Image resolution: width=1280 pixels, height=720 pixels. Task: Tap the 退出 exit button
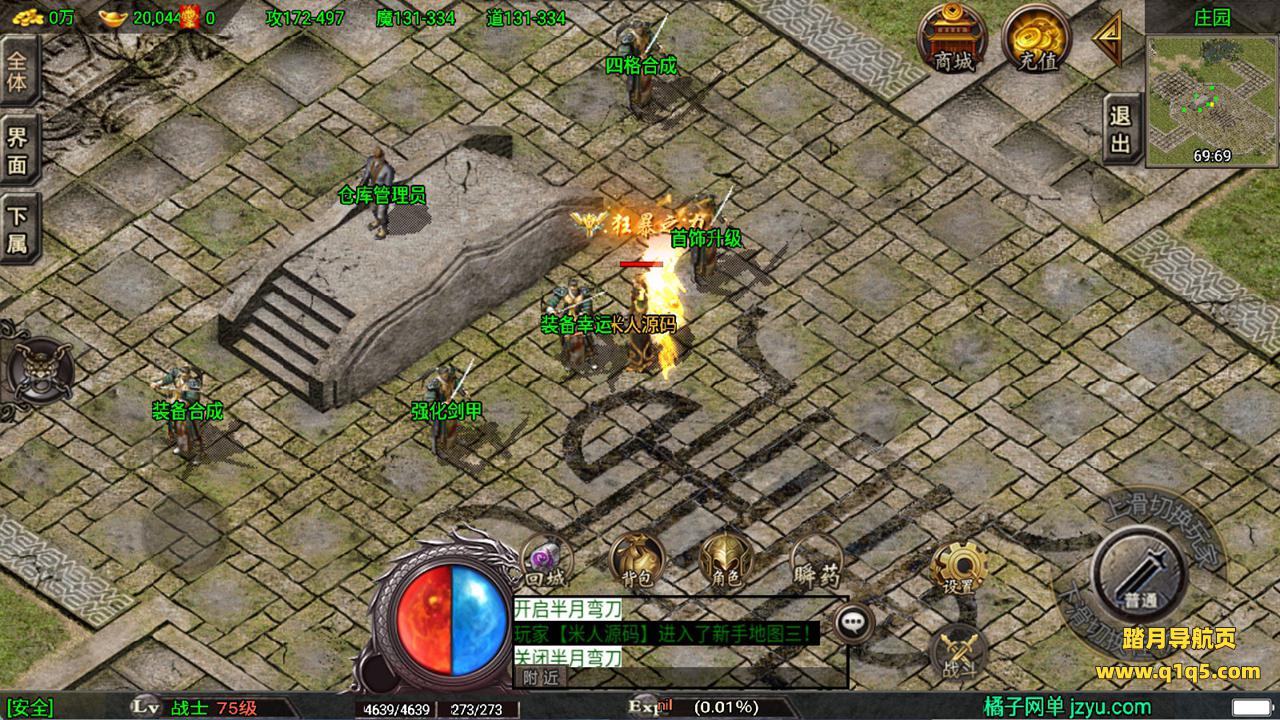[1121, 130]
